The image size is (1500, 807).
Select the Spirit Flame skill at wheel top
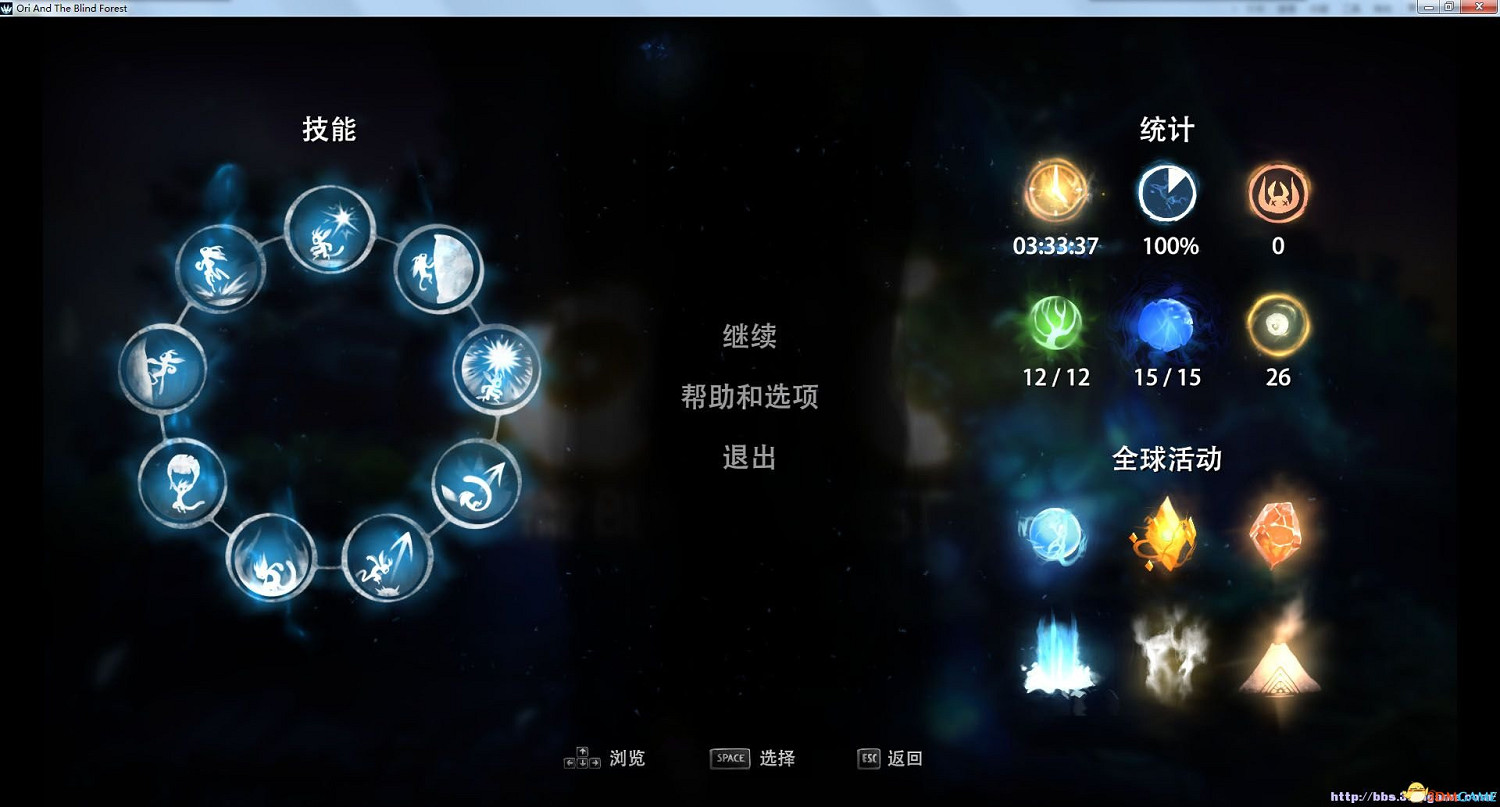click(328, 228)
